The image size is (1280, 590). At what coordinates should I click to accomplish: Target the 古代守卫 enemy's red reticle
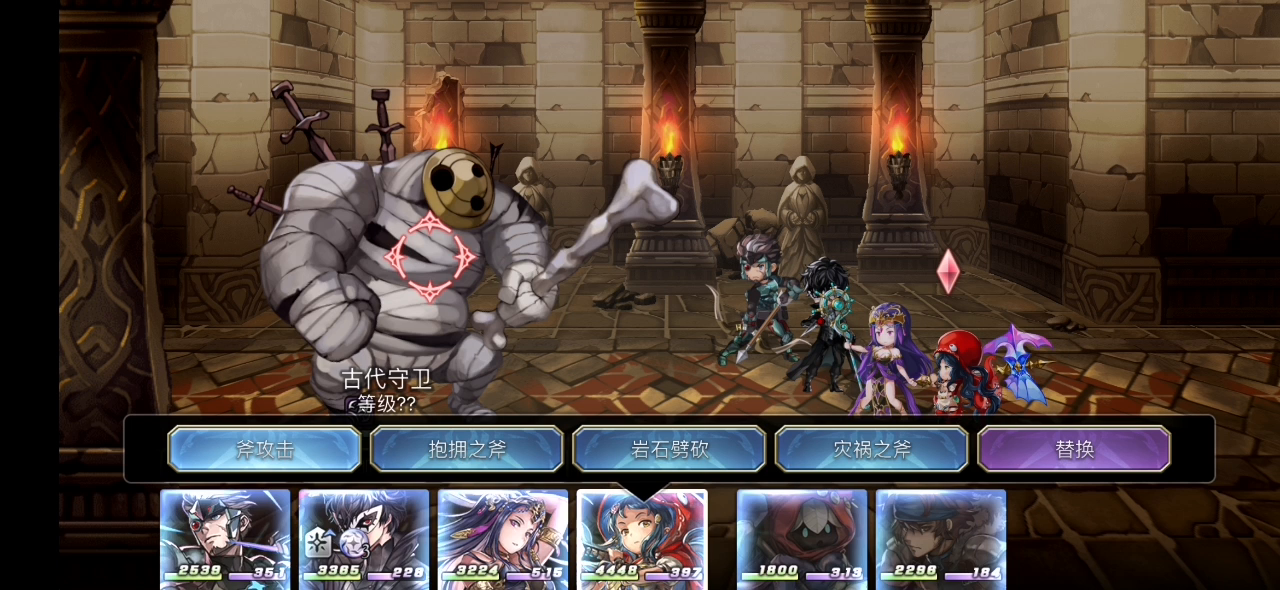click(x=431, y=256)
